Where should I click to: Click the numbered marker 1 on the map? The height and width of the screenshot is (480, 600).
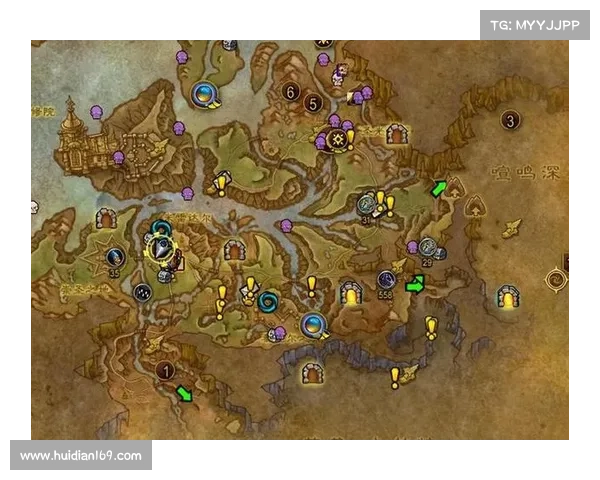tap(168, 372)
